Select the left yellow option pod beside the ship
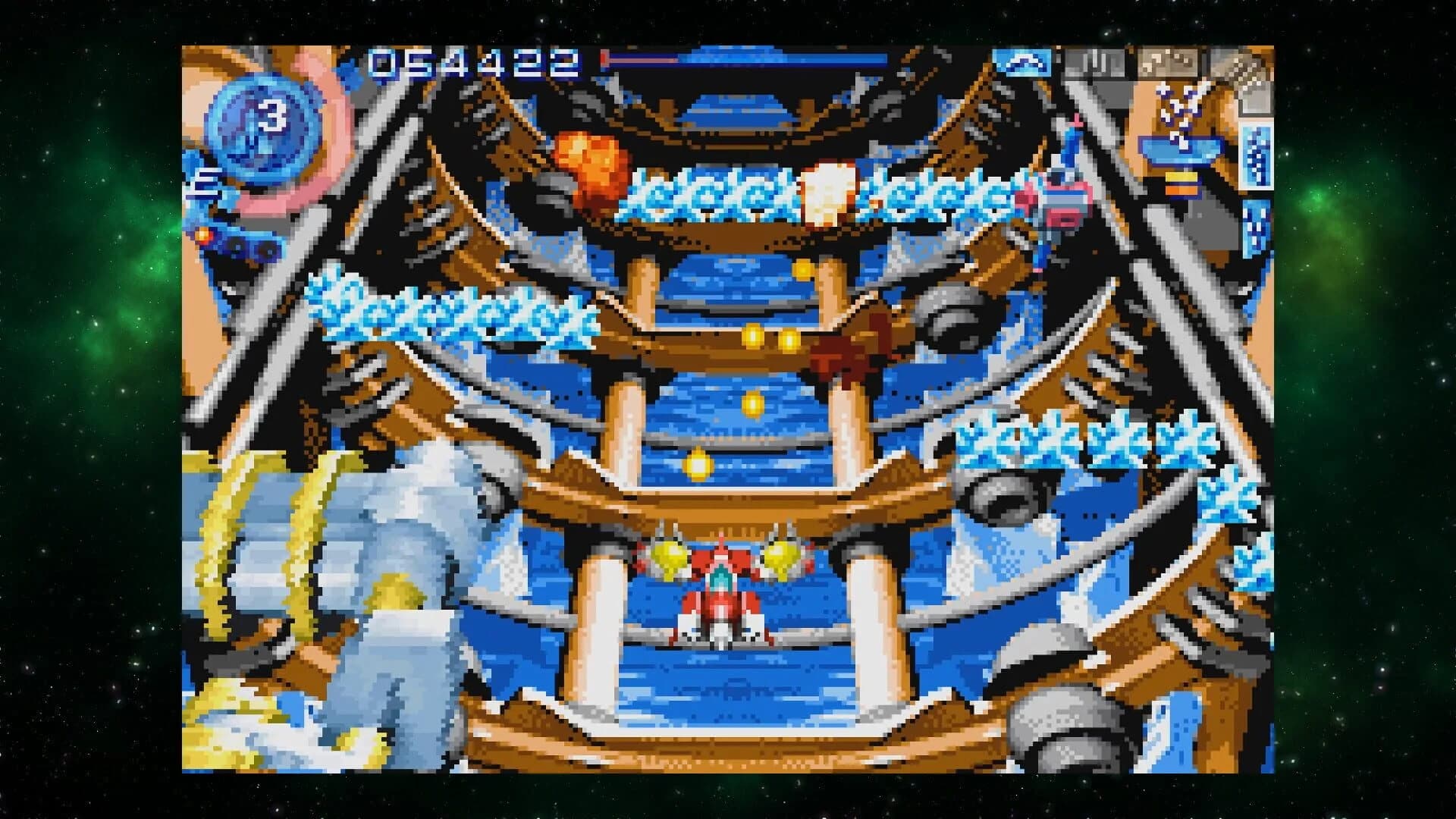Screen dimensions: 1456x819 pyautogui.click(x=669, y=557)
